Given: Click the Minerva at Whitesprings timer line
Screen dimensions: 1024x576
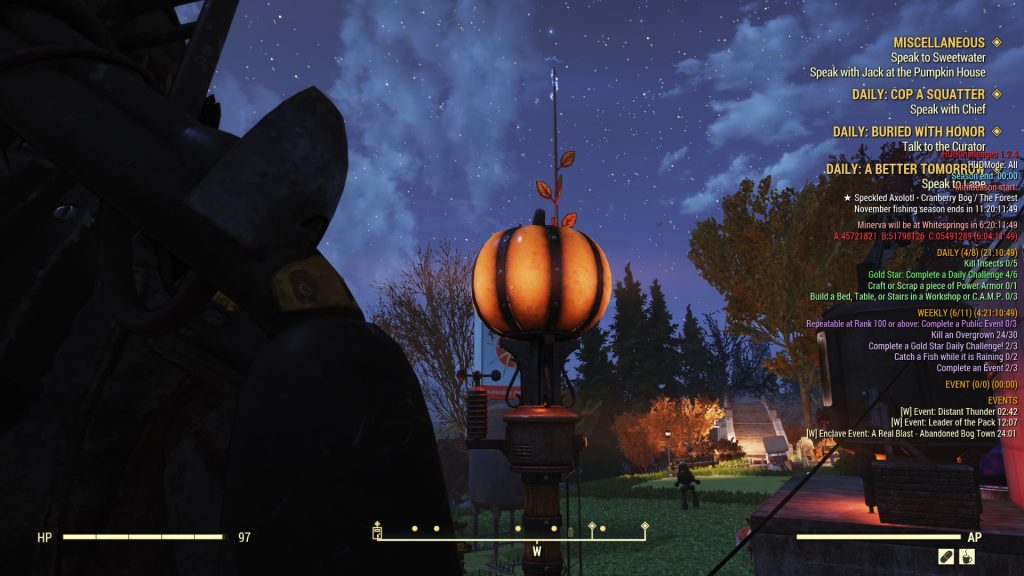Looking at the screenshot, I should [937, 225].
